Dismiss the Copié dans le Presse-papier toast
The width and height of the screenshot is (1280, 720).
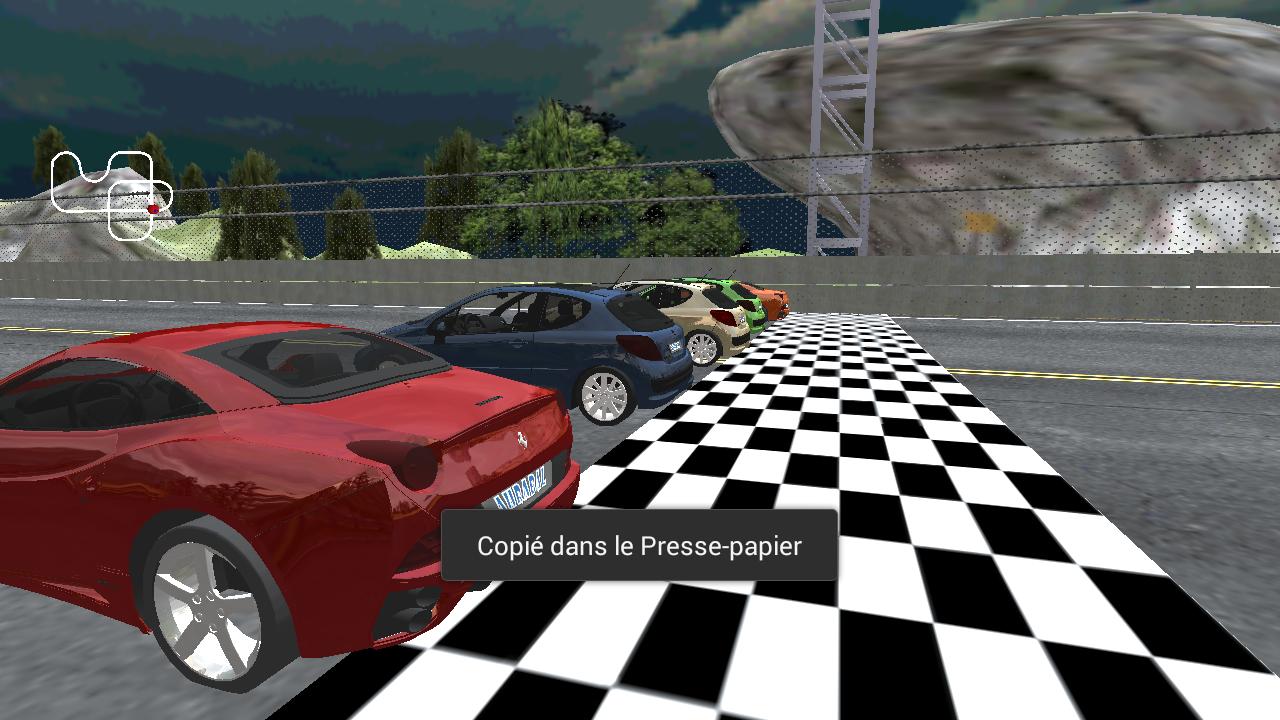coord(638,547)
